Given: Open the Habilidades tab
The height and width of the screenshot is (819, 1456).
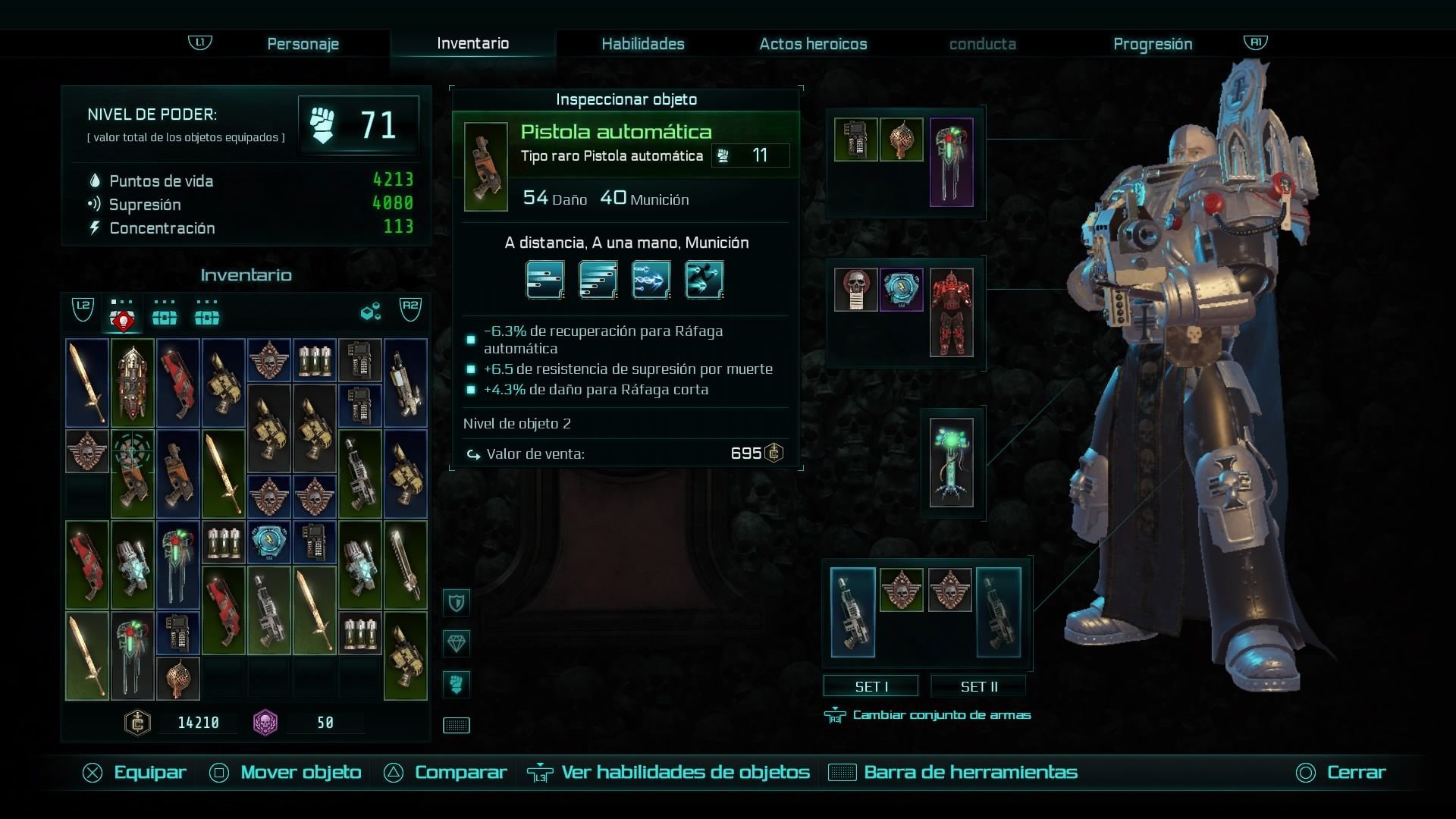Looking at the screenshot, I should (642, 44).
